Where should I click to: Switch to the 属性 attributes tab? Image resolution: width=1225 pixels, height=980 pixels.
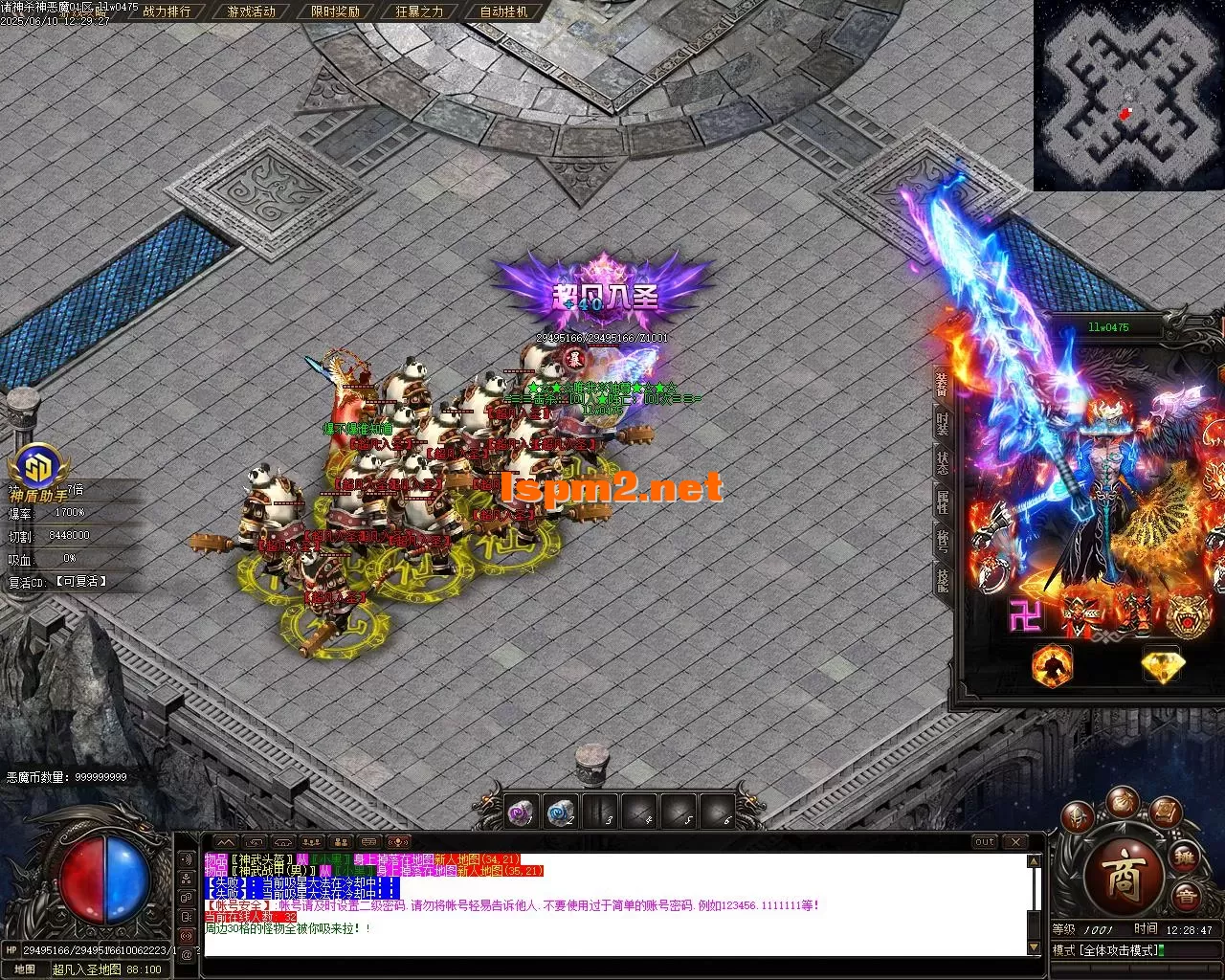tap(942, 501)
